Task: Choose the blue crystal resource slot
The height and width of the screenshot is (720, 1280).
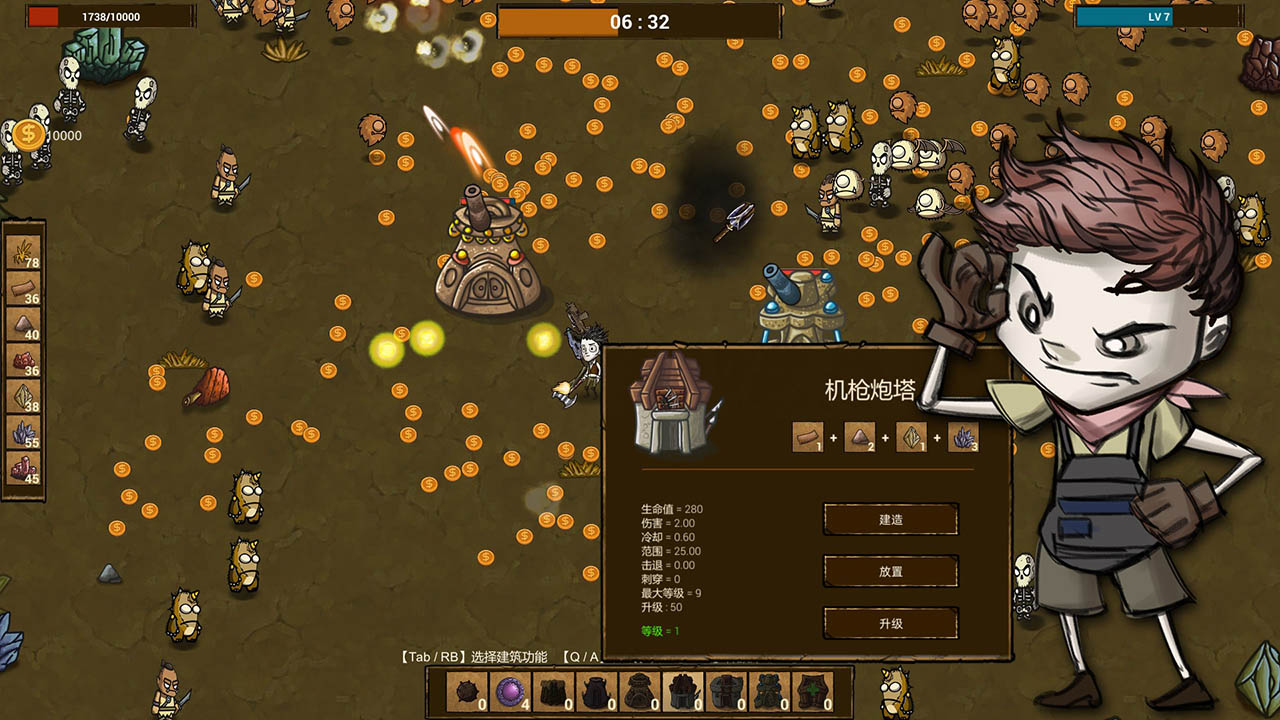Action: [x=24, y=432]
